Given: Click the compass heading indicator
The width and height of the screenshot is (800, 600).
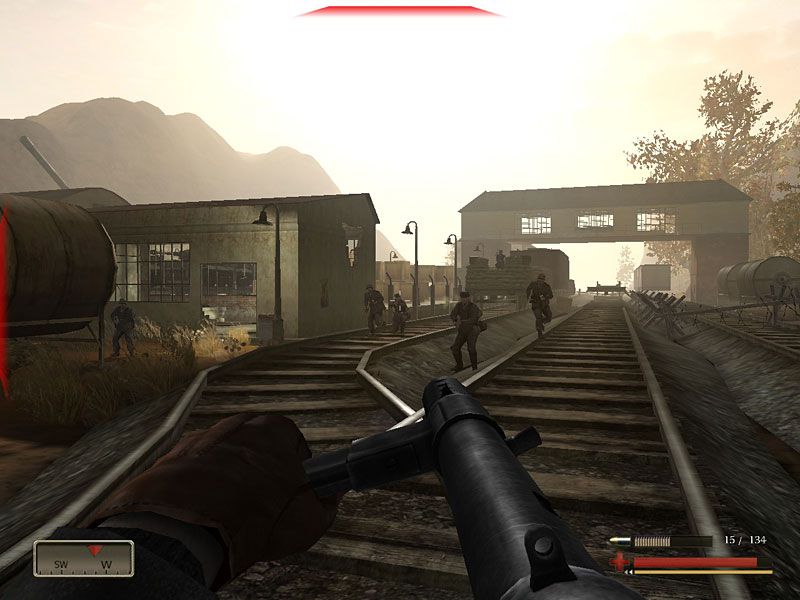Looking at the screenshot, I should (83, 558).
